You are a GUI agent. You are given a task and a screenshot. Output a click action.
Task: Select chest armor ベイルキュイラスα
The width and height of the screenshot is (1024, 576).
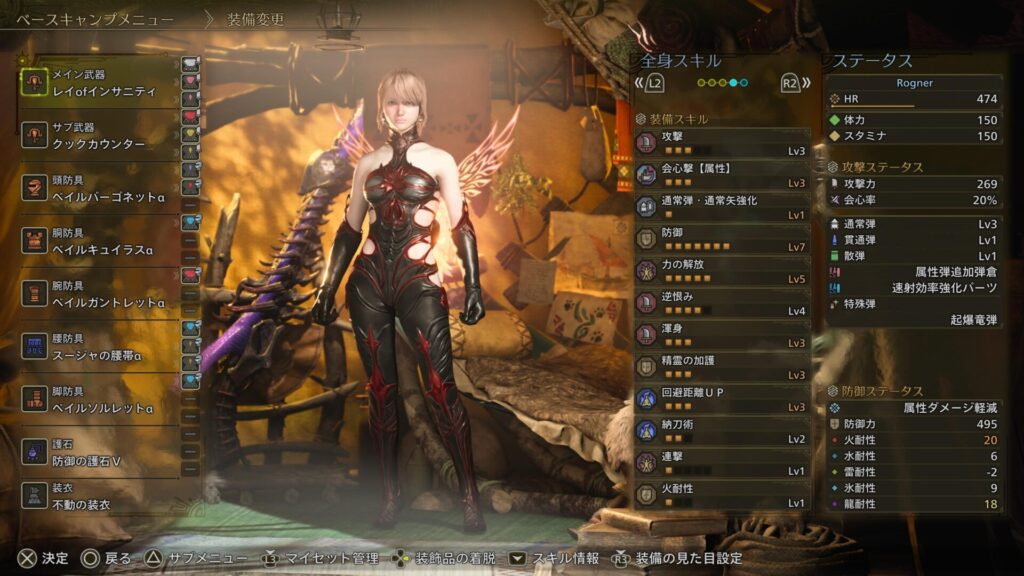click(100, 241)
